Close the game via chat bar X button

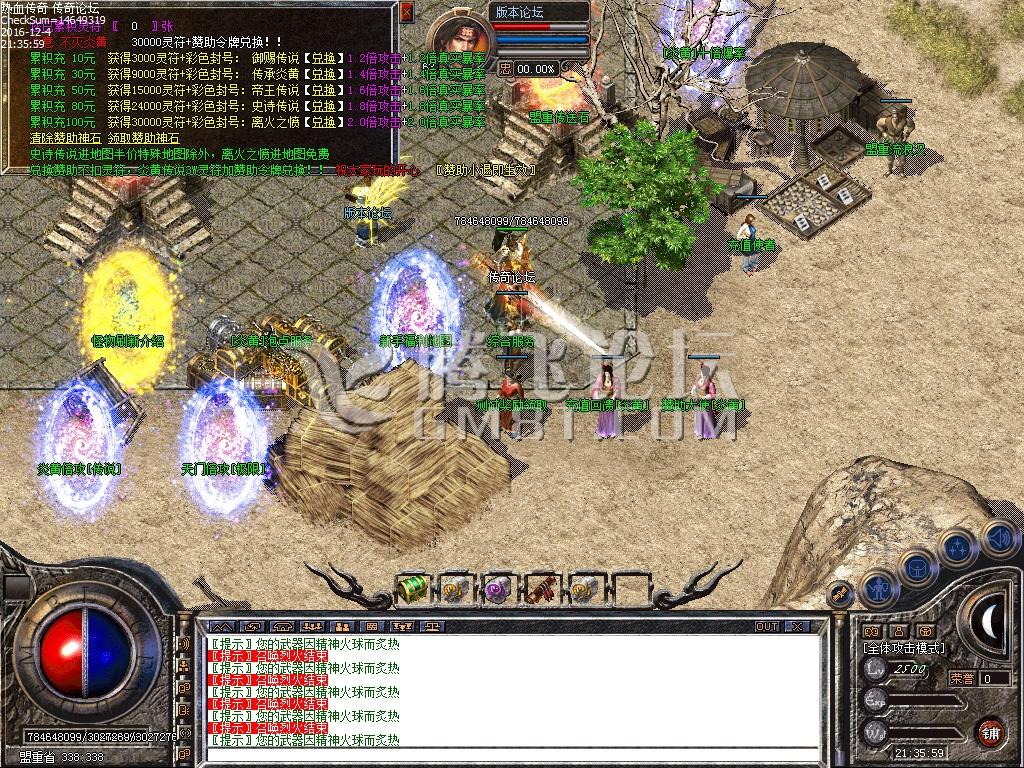796,626
